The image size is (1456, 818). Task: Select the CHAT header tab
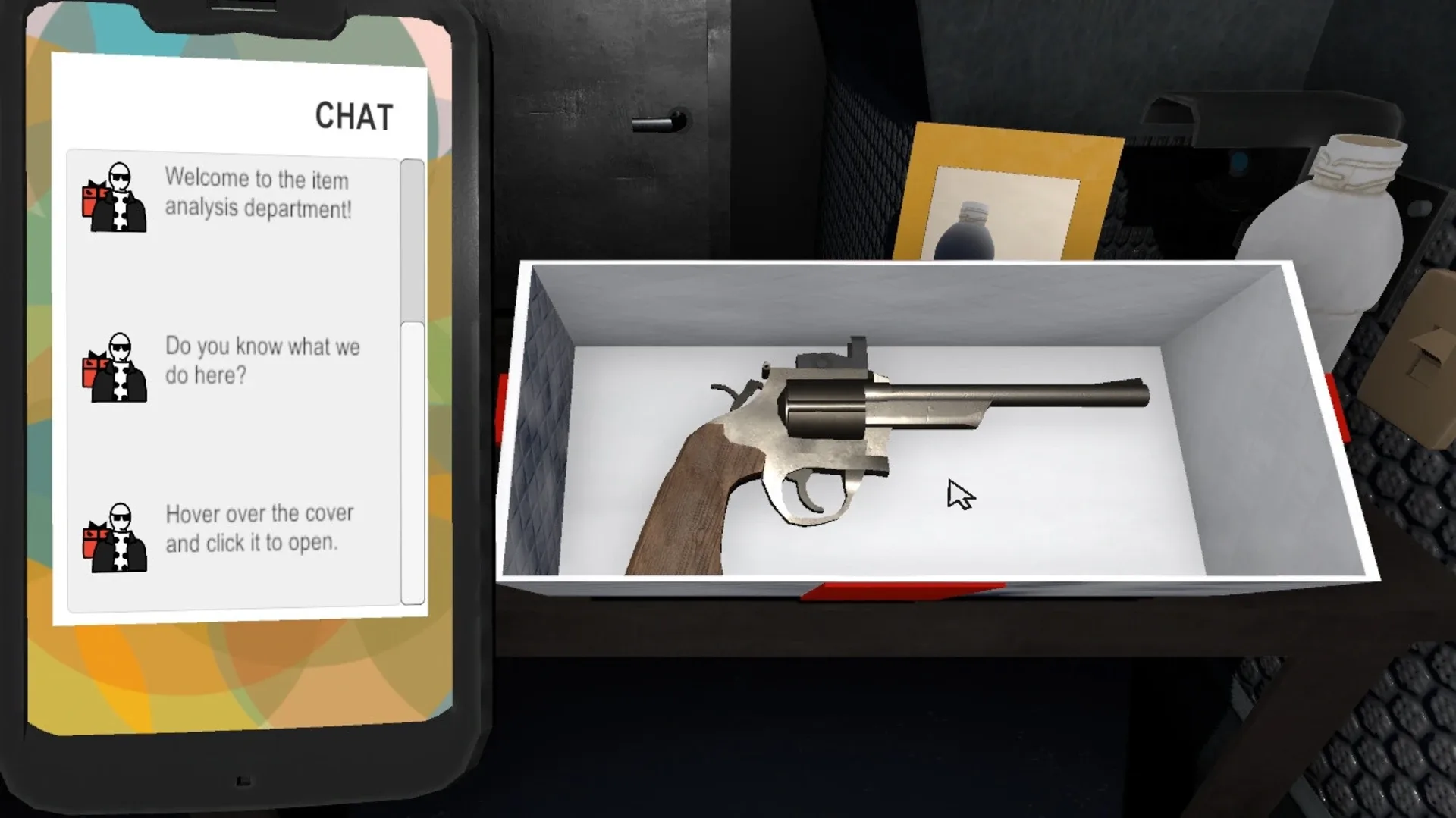354,115
